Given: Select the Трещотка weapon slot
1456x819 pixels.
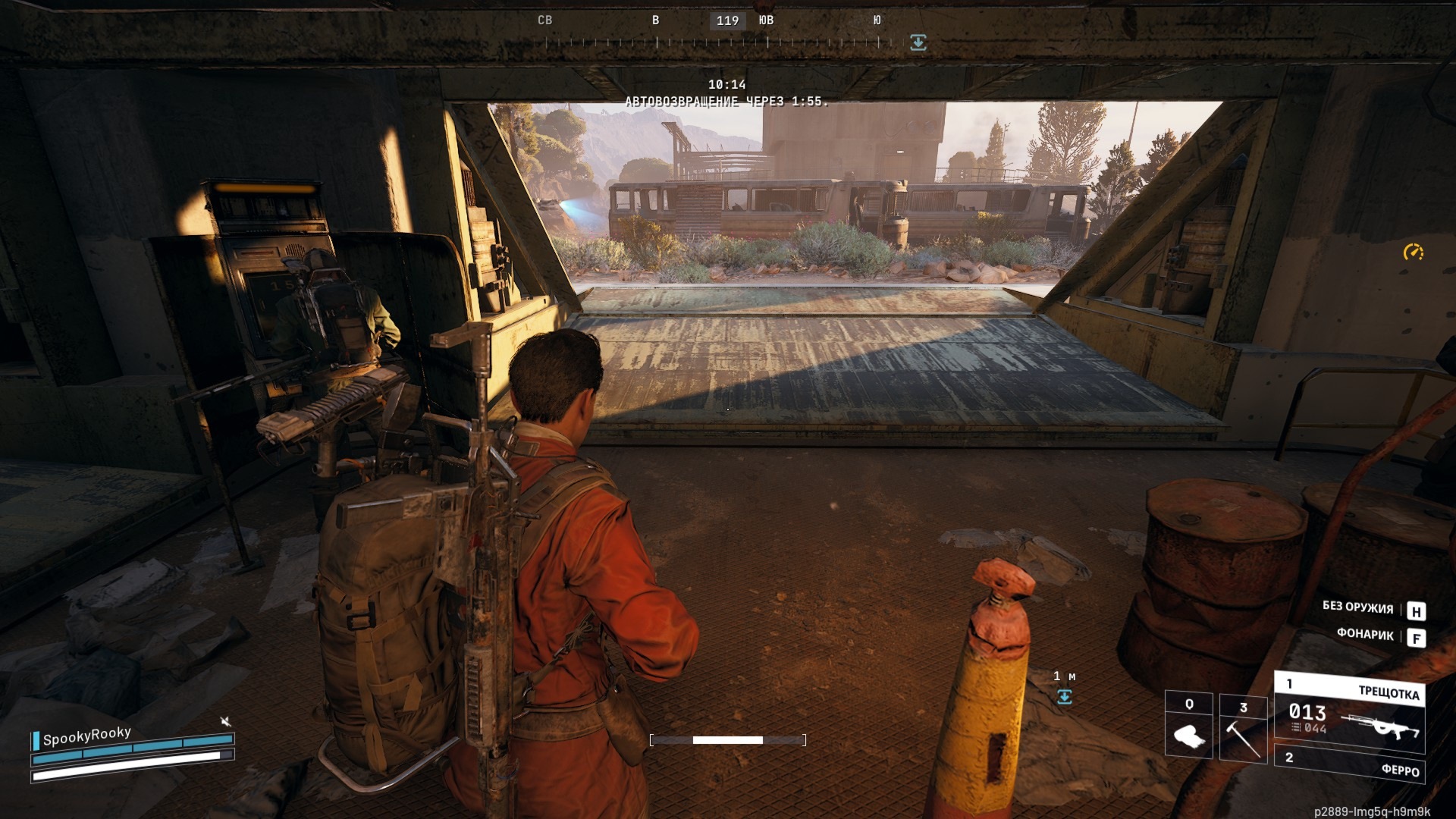Looking at the screenshot, I should [x=1350, y=711].
